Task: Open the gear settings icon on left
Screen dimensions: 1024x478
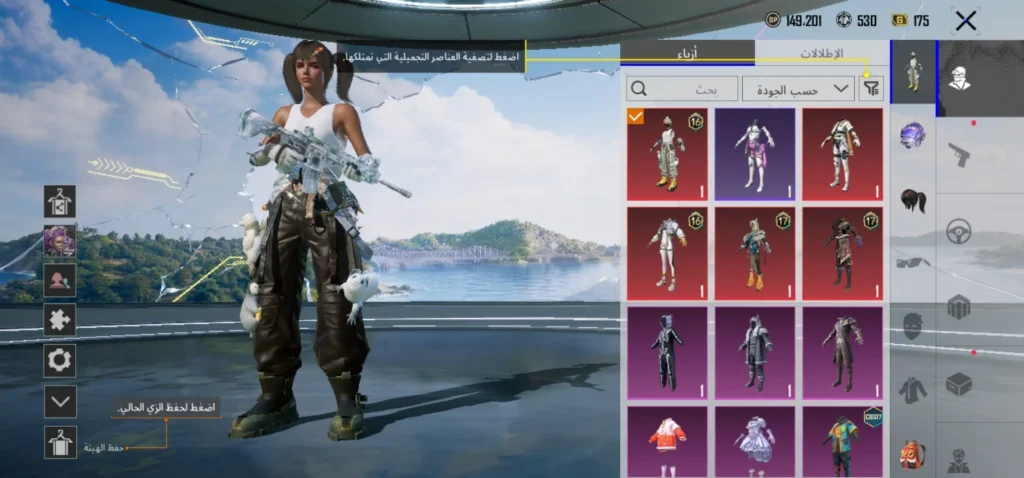Action: (60, 360)
